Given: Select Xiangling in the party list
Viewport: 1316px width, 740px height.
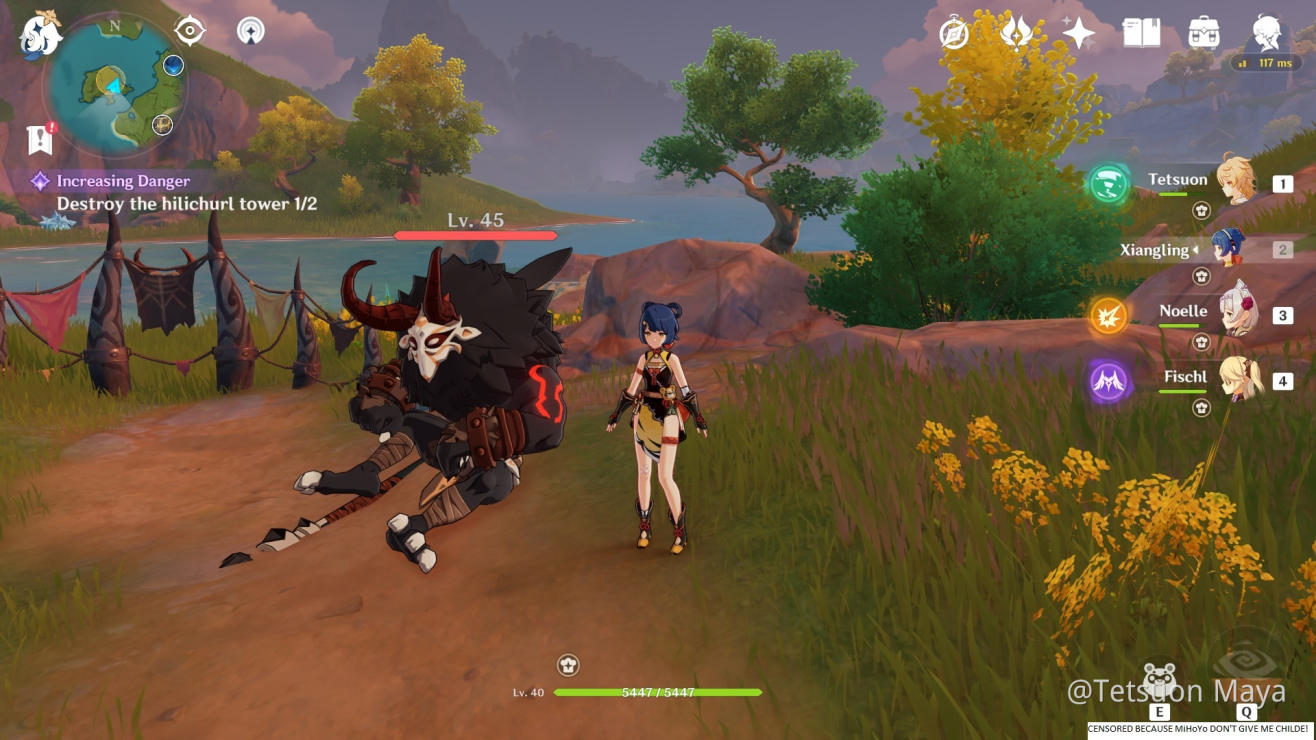Looking at the screenshot, I should tap(1226, 247).
